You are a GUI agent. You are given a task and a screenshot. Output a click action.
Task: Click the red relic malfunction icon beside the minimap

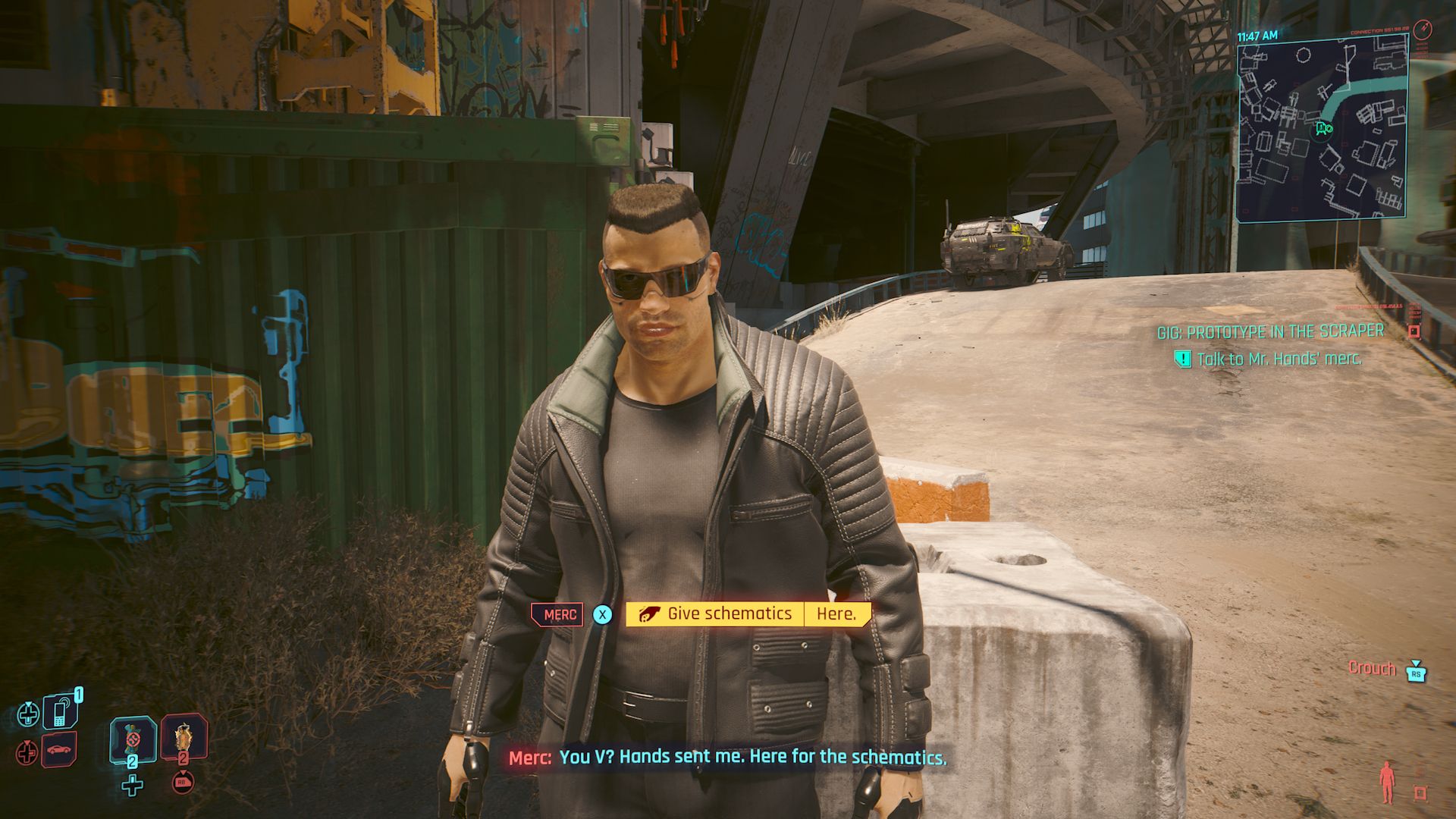(x=1414, y=331)
